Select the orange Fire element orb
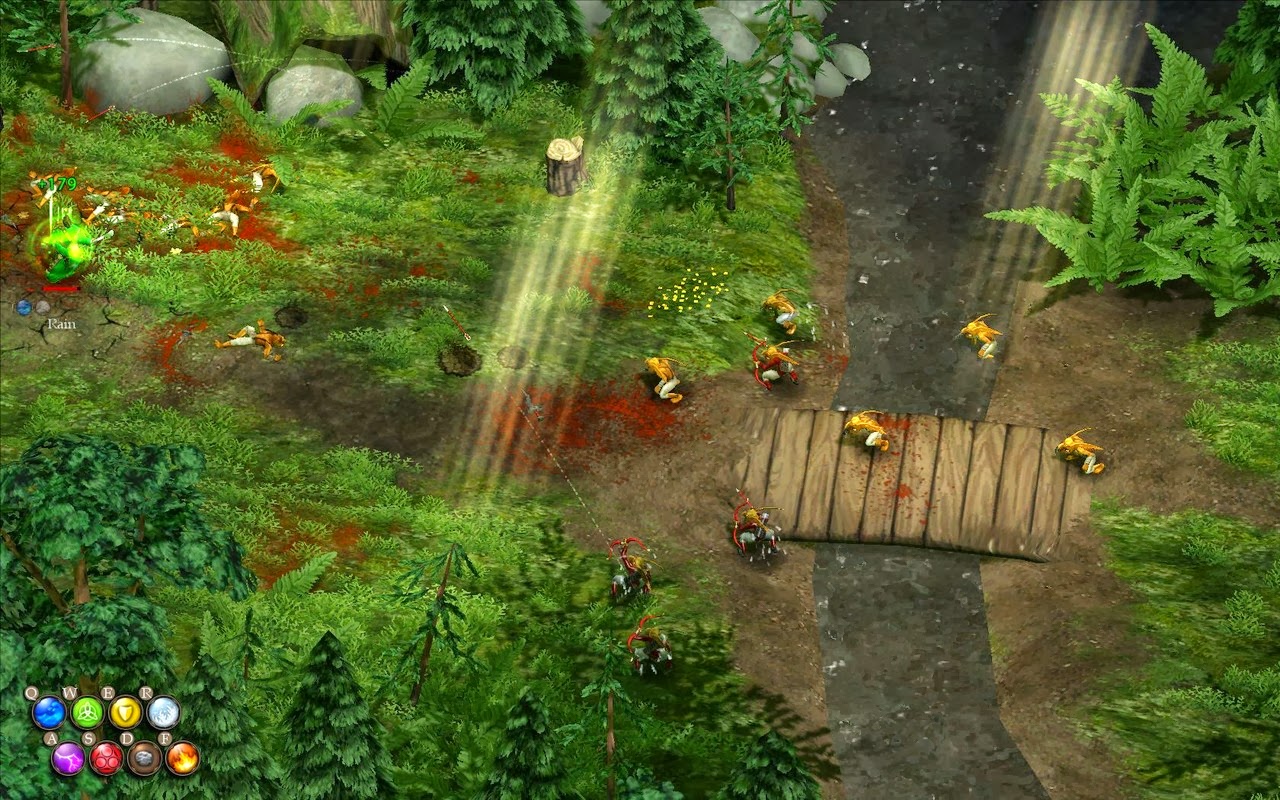Screen dimensions: 1280x800 182,758
